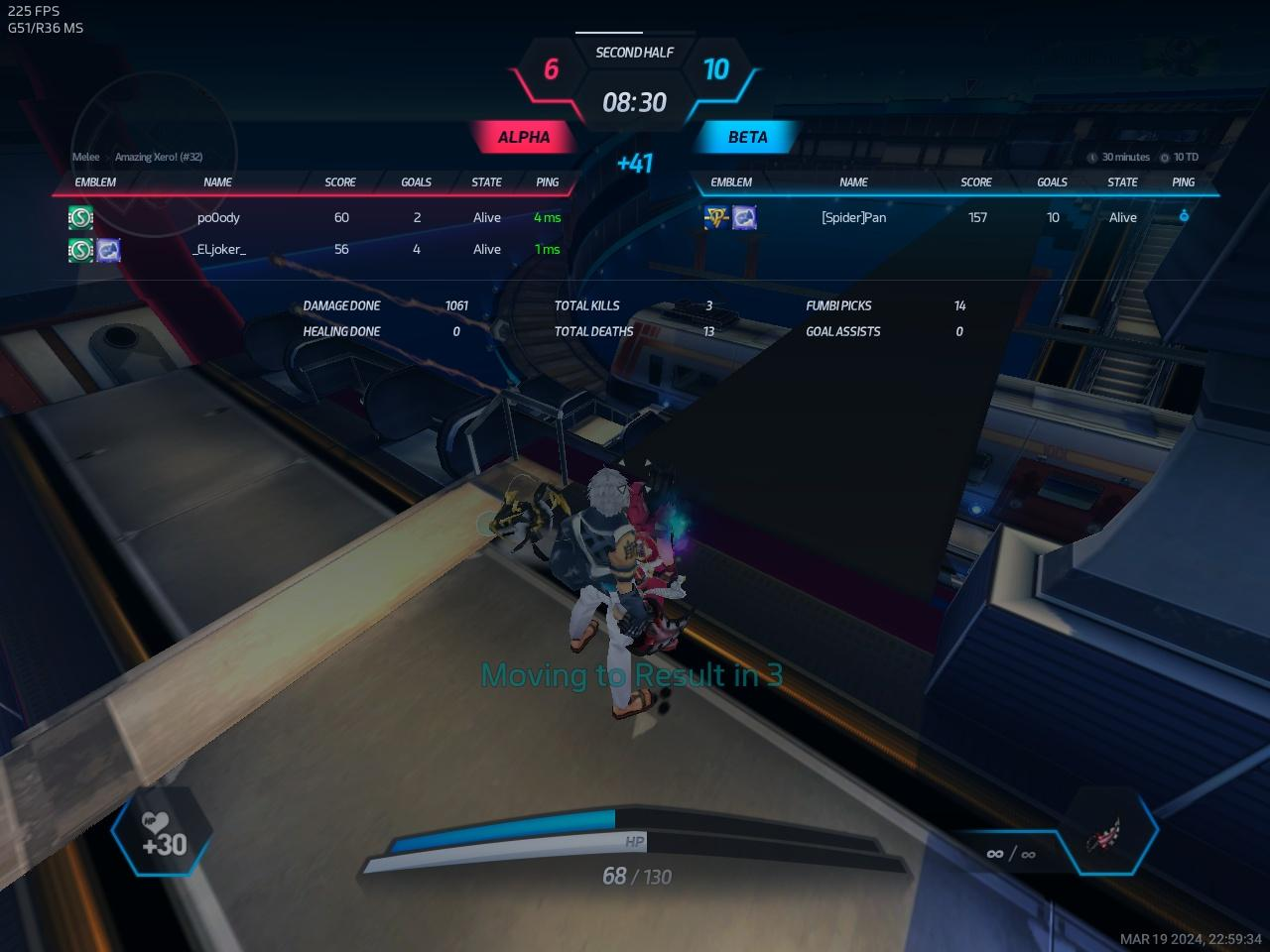The height and width of the screenshot is (952, 1270).
Task: Click the ALPHA team banner
Action: coord(524,137)
